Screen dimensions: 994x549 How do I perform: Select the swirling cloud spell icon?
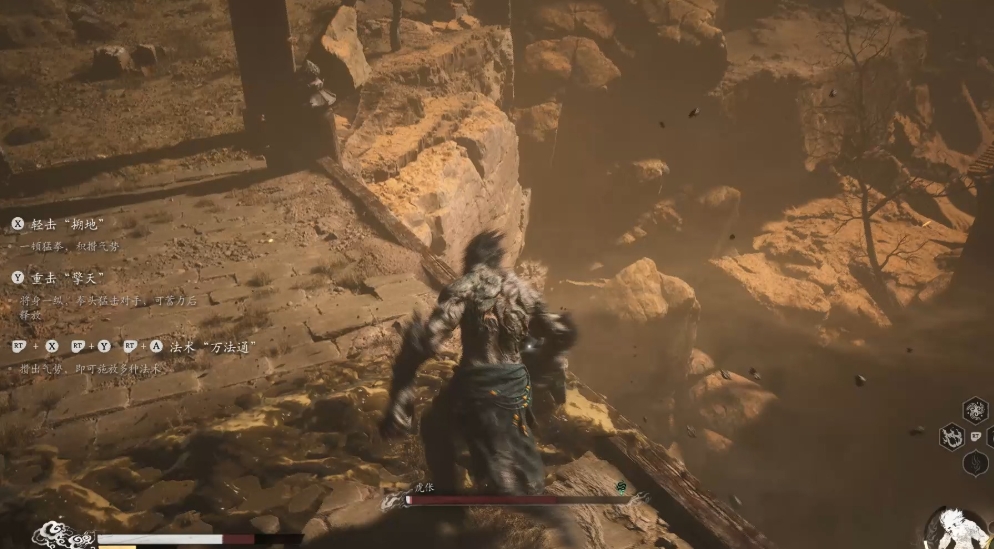pyautogui.click(x=975, y=410)
